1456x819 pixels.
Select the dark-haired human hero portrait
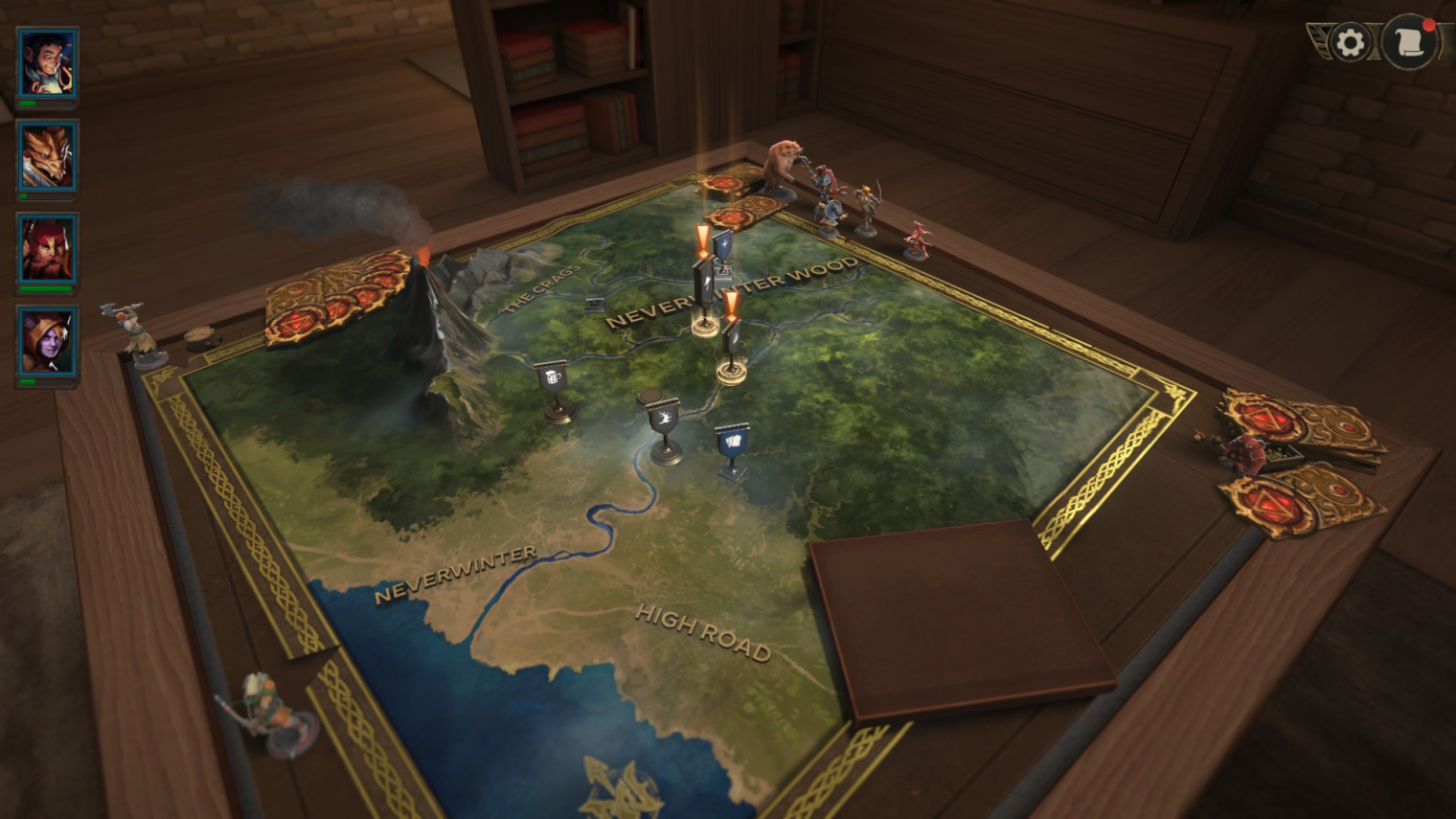click(47, 62)
